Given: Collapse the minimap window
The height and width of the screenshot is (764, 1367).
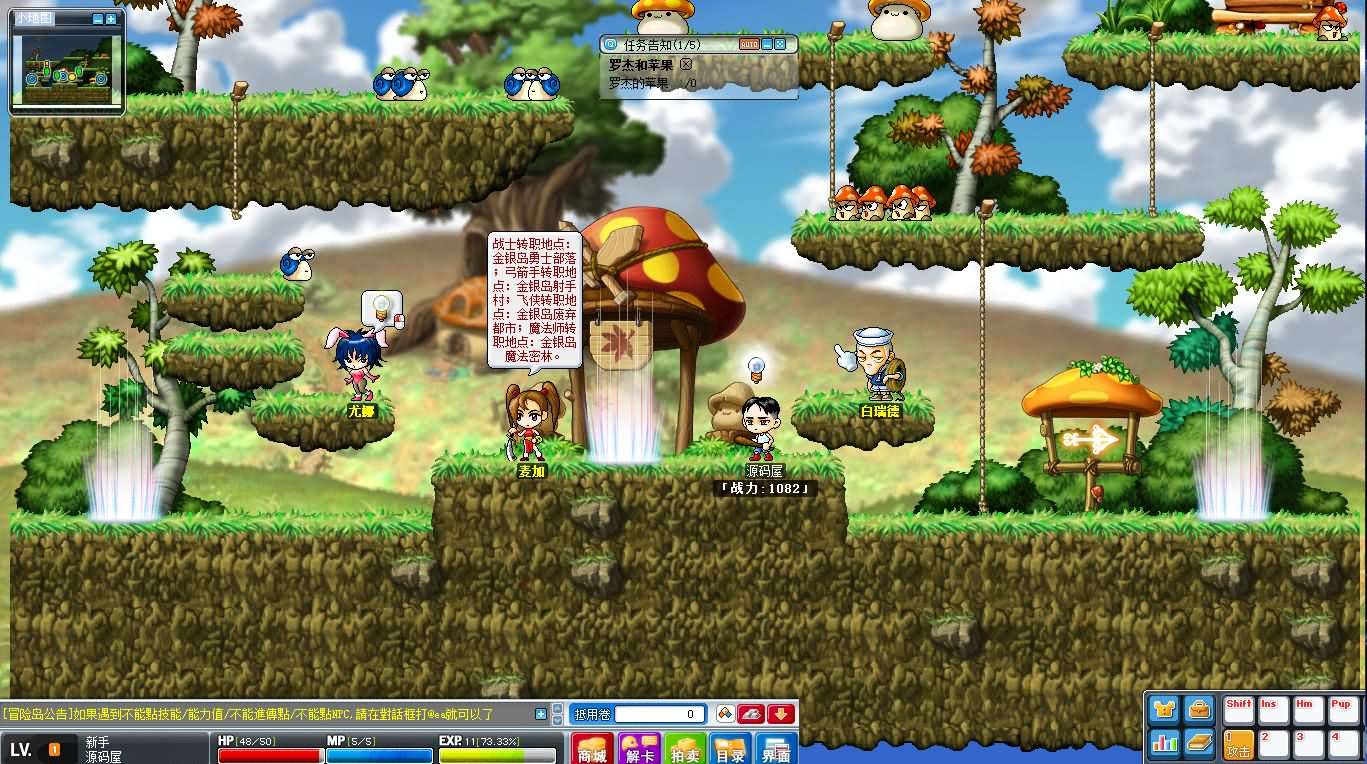Looking at the screenshot, I should pos(98,19).
